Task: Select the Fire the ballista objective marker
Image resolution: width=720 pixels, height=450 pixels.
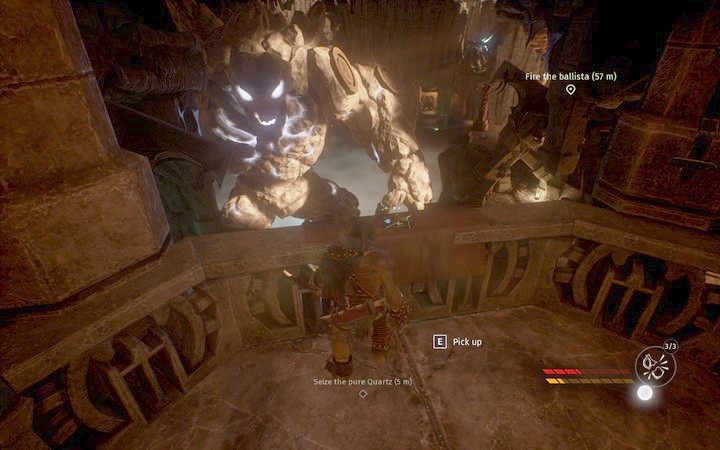Action: [x=570, y=89]
